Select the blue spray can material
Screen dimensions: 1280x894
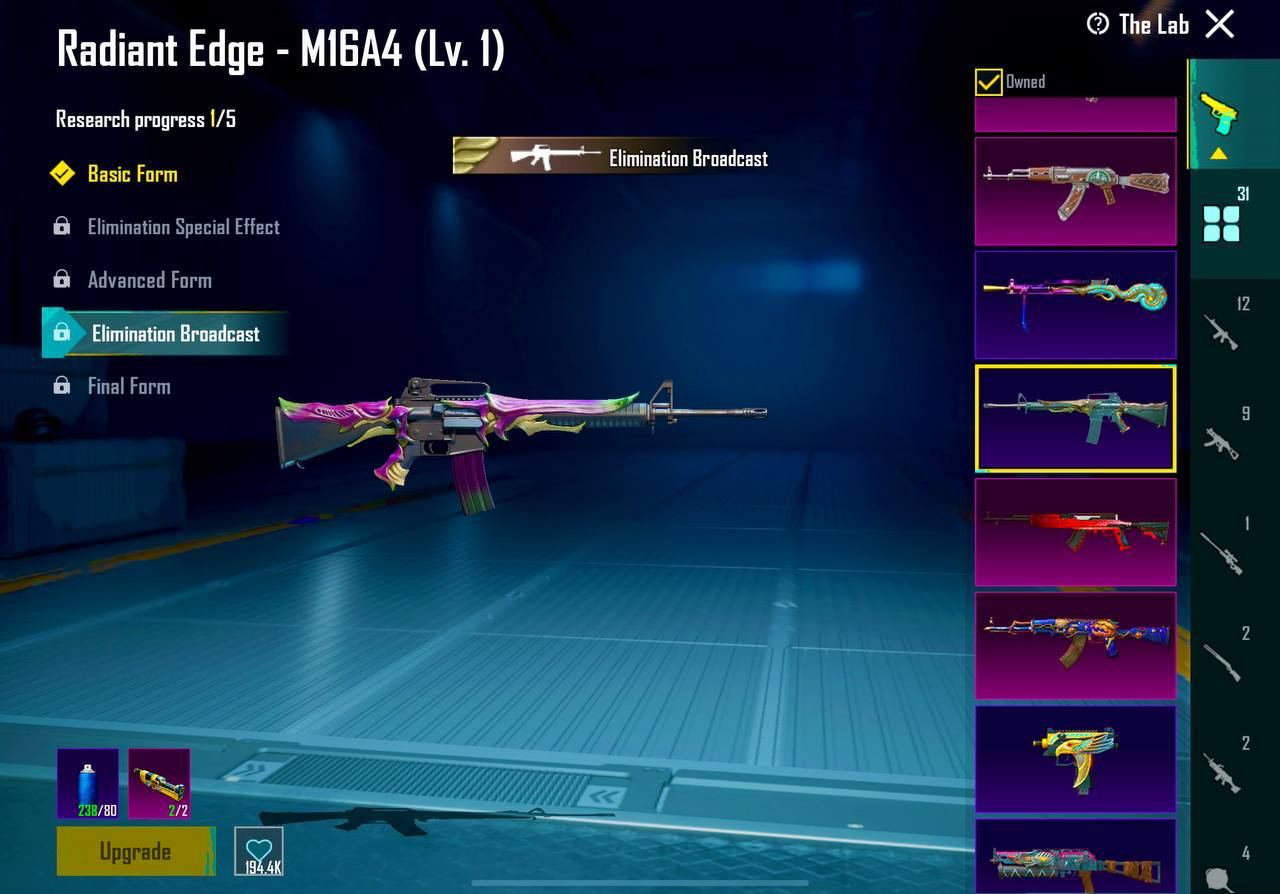(88, 783)
